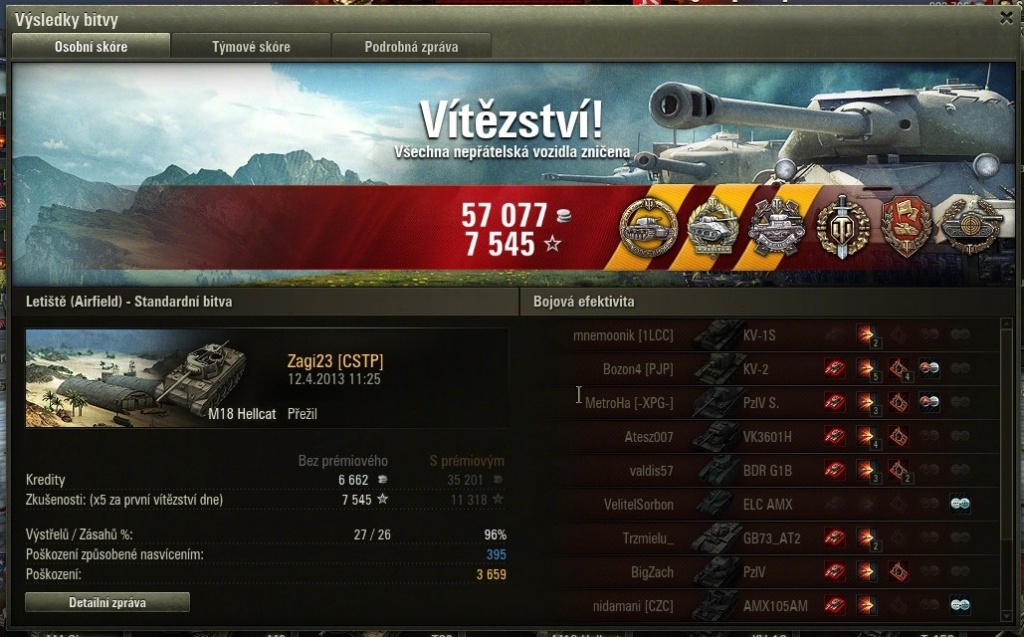Inspect the last medal with tank emblem
Screen dimensions: 1024x637
click(x=971, y=227)
